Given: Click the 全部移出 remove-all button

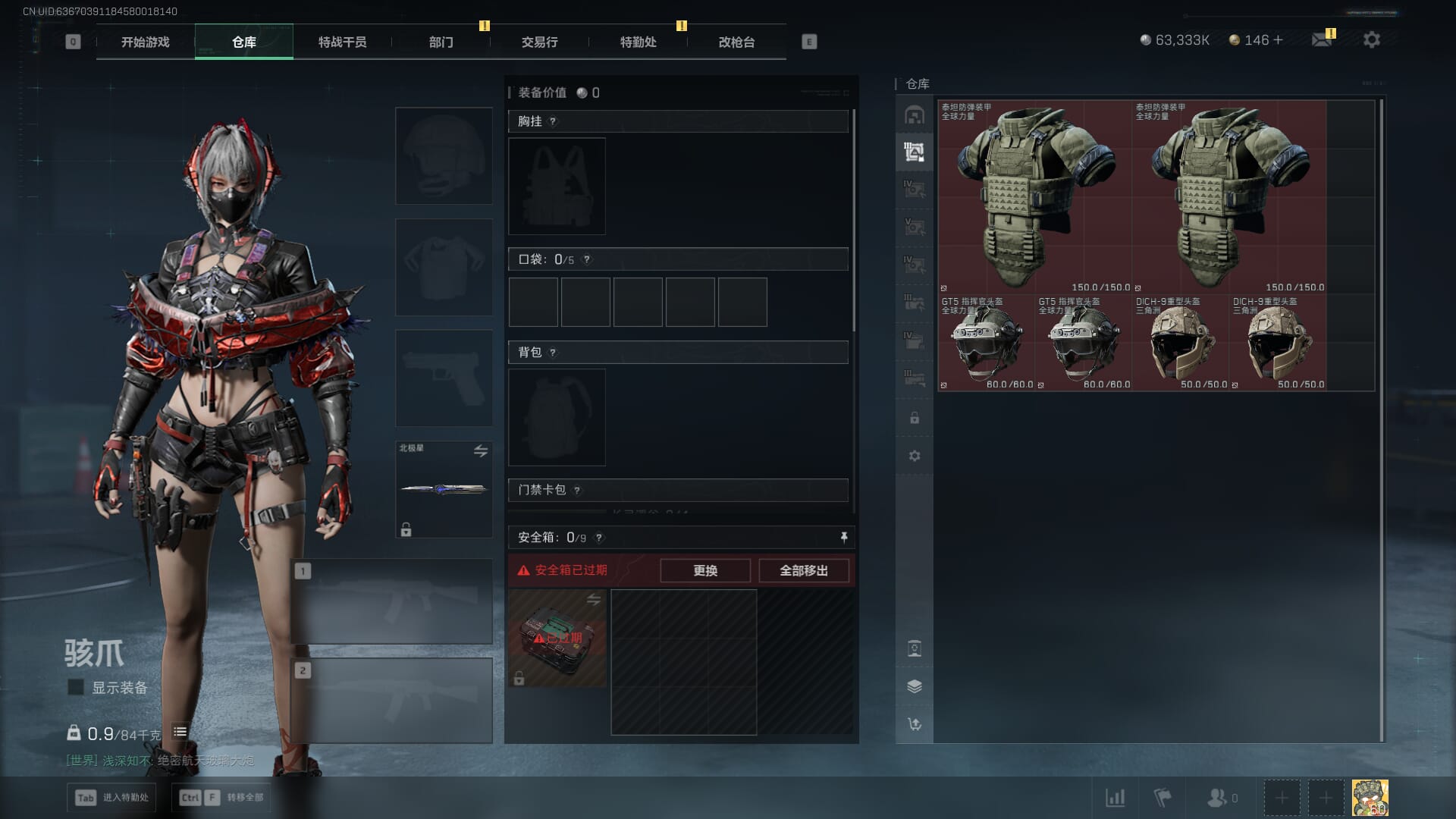Looking at the screenshot, I should 804,570.
